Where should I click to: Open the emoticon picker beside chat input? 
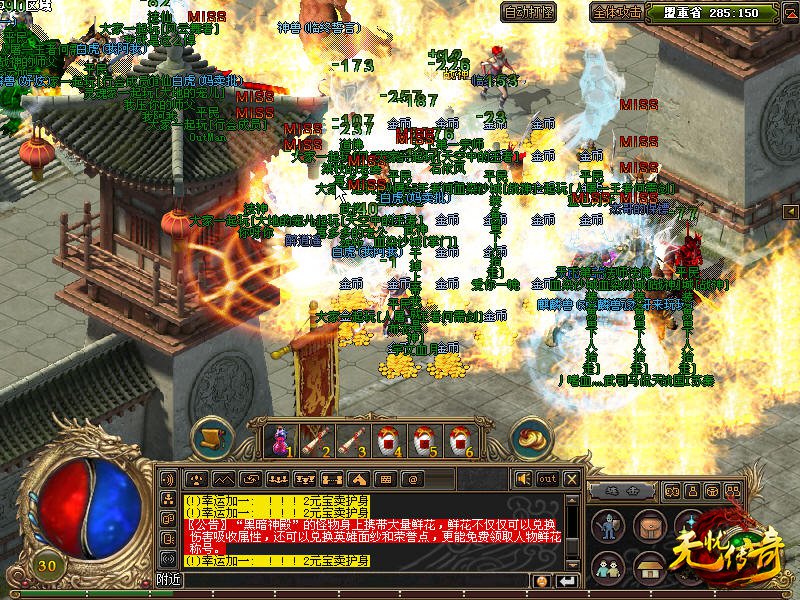(541, 581)
